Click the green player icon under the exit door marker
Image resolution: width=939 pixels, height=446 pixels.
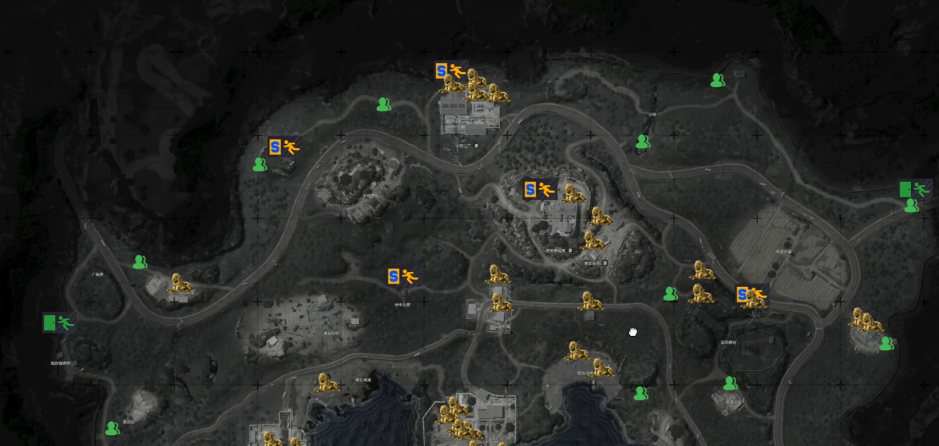click(911, 206)
